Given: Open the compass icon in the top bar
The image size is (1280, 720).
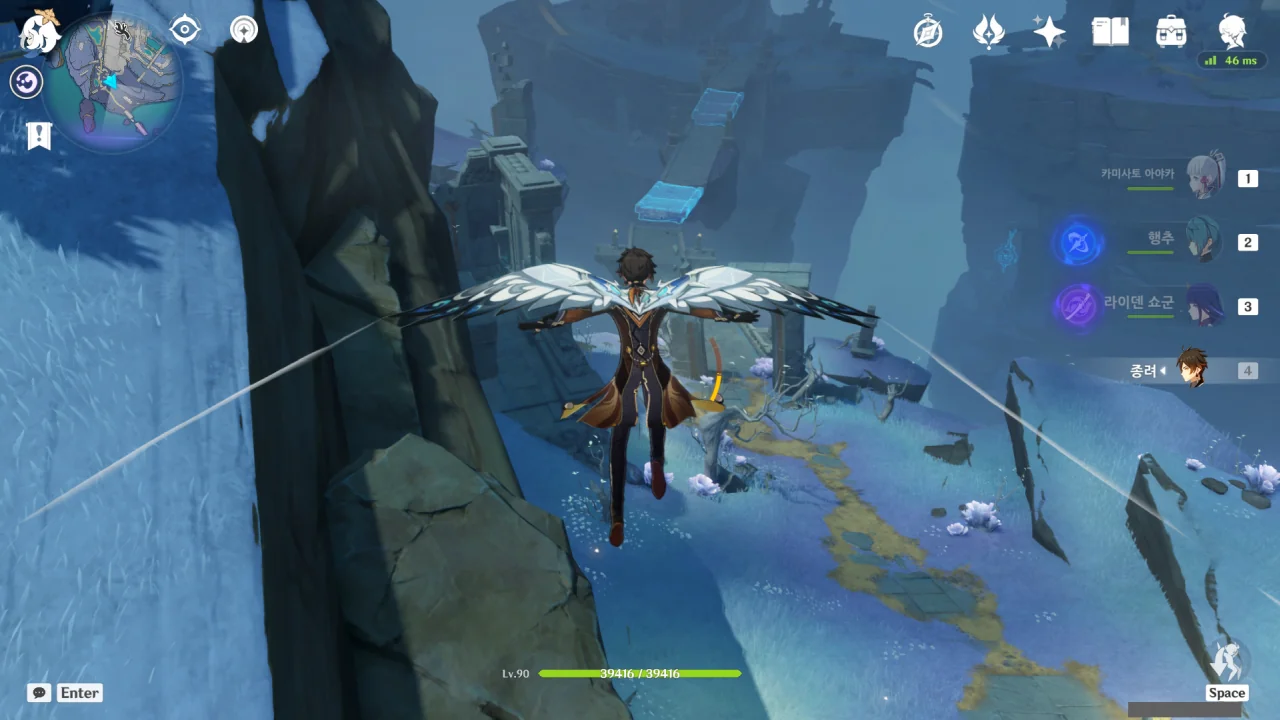Looking at the screenshot, I should (x=928, y=32).
